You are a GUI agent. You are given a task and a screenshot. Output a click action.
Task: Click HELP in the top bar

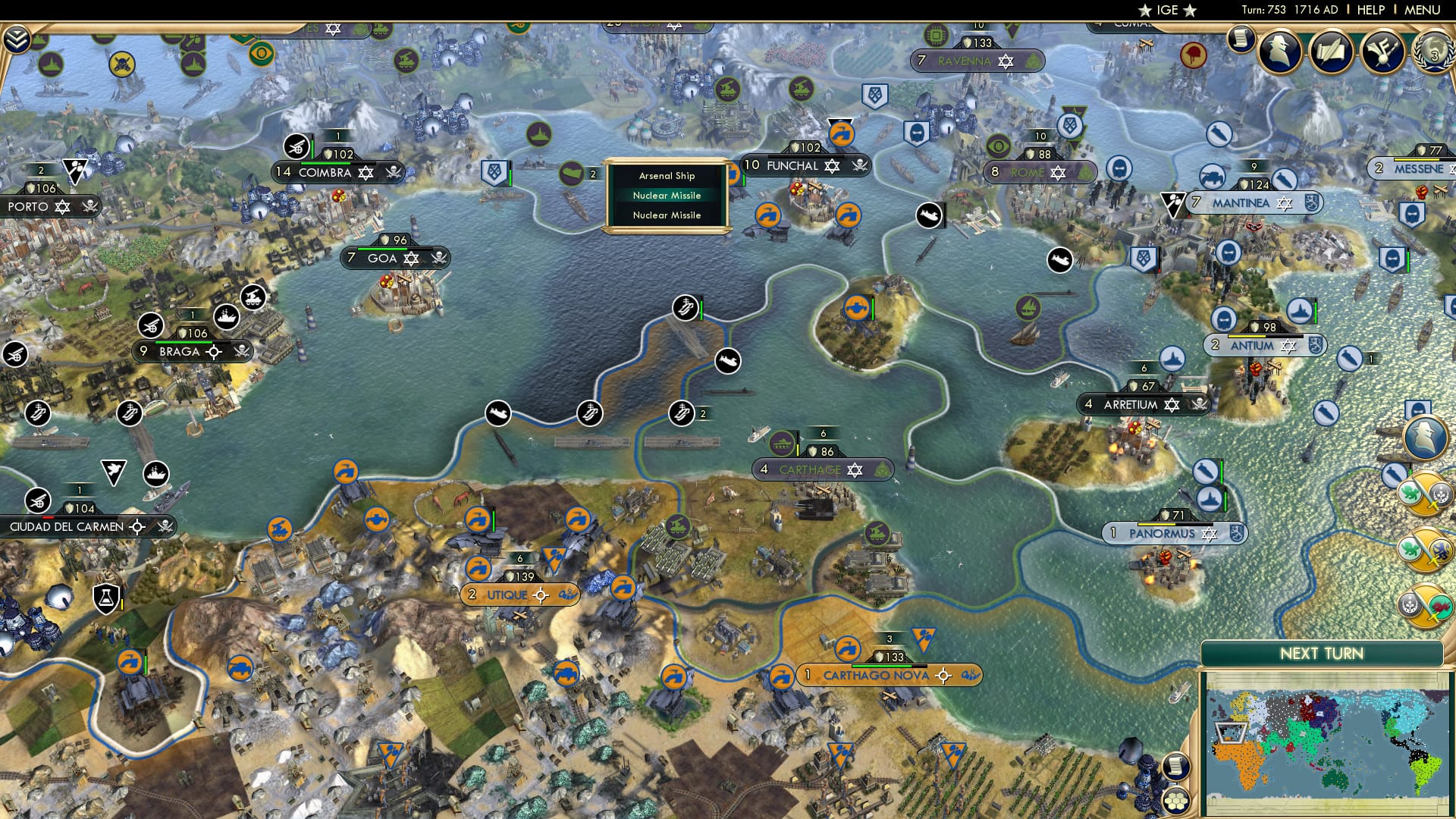tap(1370, 10)
